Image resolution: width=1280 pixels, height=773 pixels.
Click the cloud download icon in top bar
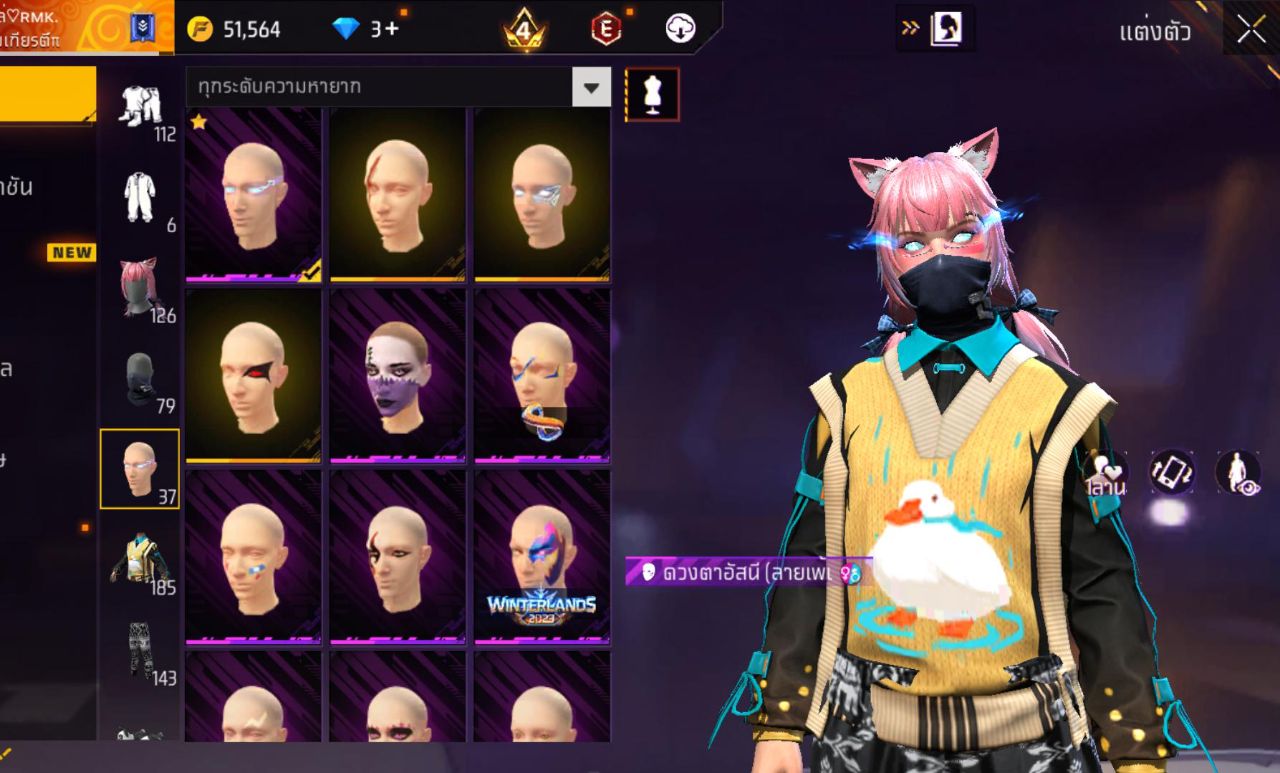click(x=679, y=28)
